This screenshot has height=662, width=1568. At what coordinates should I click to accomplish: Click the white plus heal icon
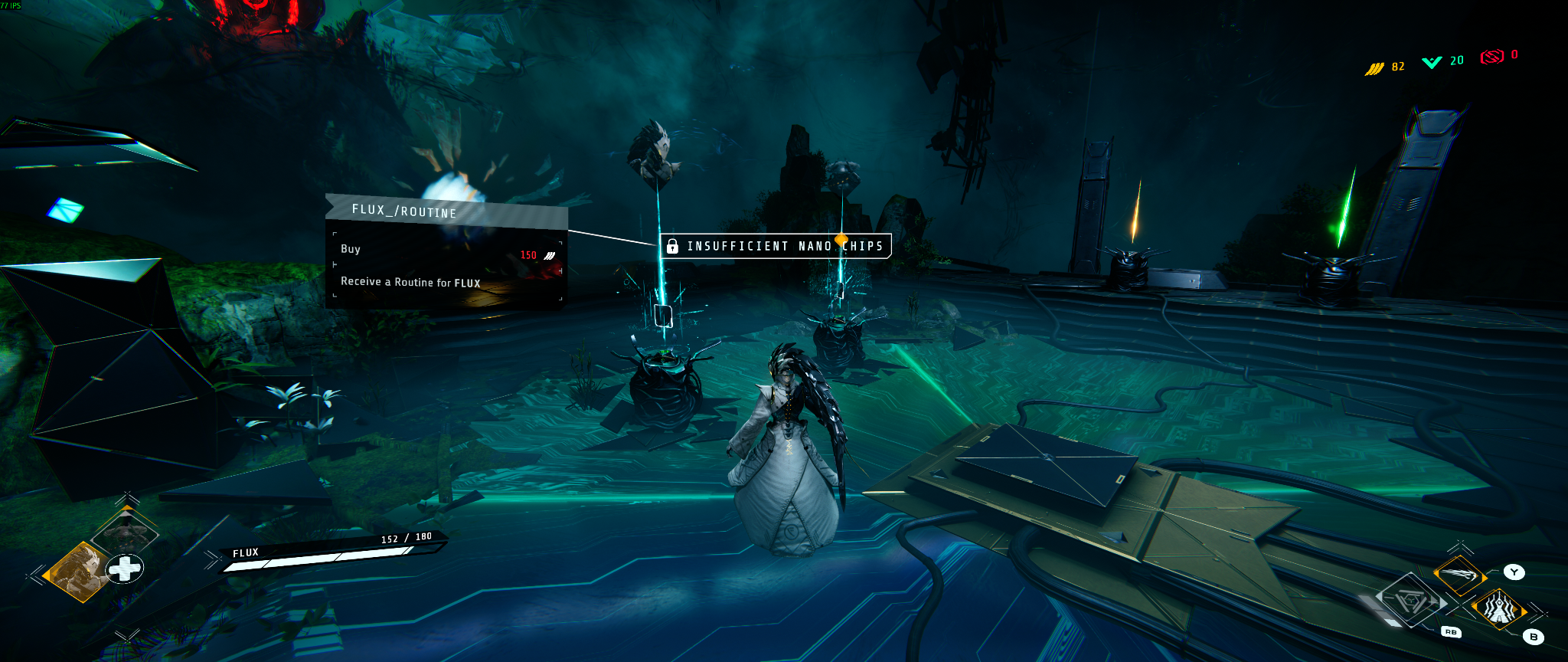(124, 569)
